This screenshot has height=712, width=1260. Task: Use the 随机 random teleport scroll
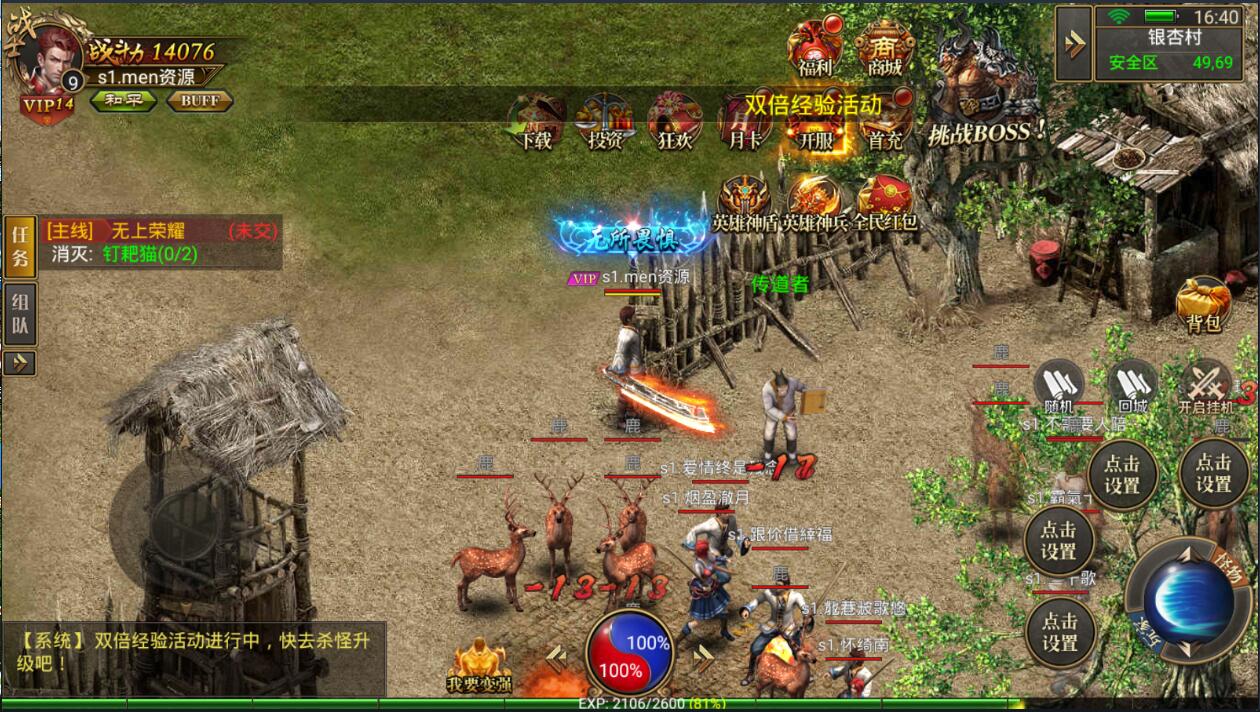tap(1058, 385)
